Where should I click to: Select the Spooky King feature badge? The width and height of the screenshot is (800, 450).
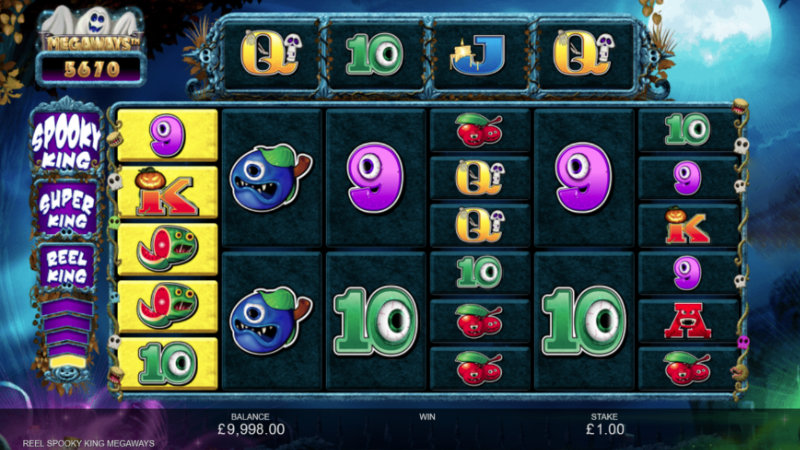pos(67,141)
